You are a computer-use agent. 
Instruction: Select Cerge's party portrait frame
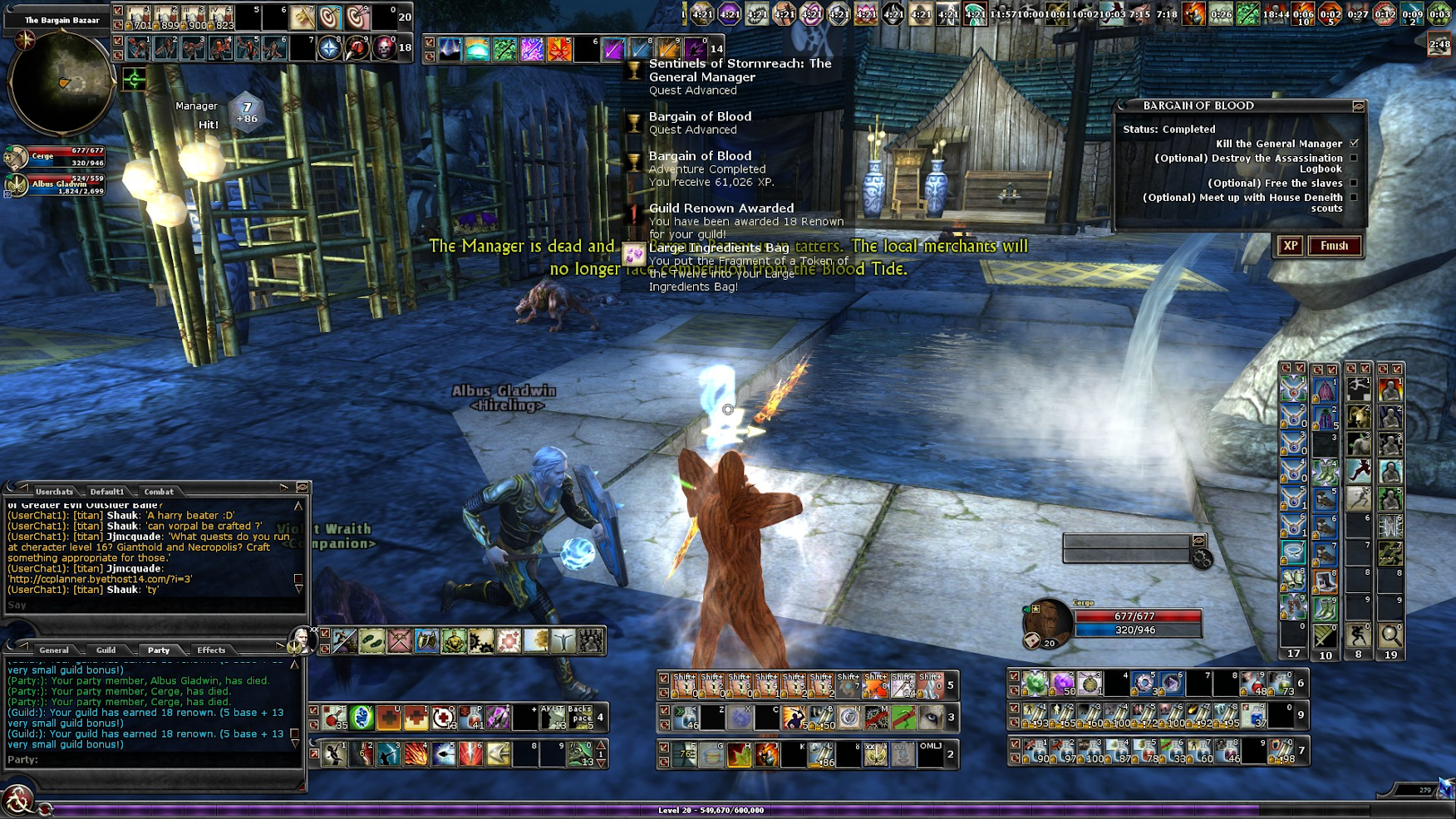click(x=58, y=156)
